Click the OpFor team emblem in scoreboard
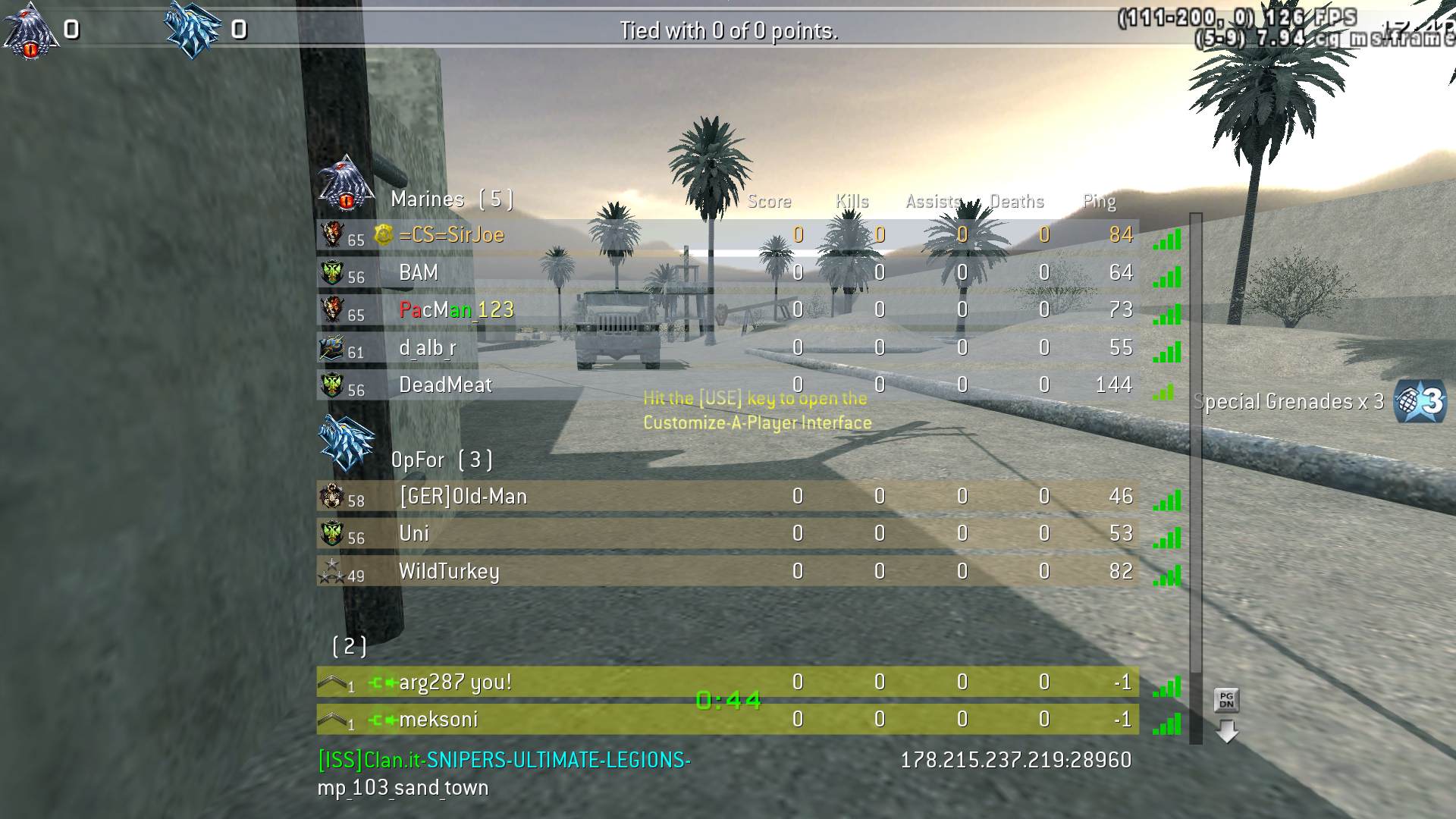The width and height of the screenshot is (1456, 819). click(x=346, y=443)
